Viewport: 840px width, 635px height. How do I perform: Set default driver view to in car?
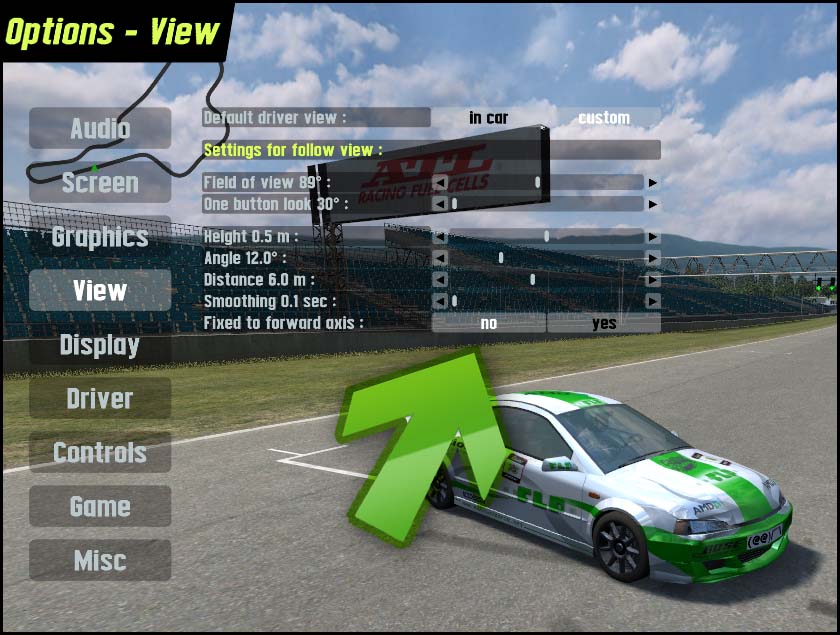click(x=489, y=117)
